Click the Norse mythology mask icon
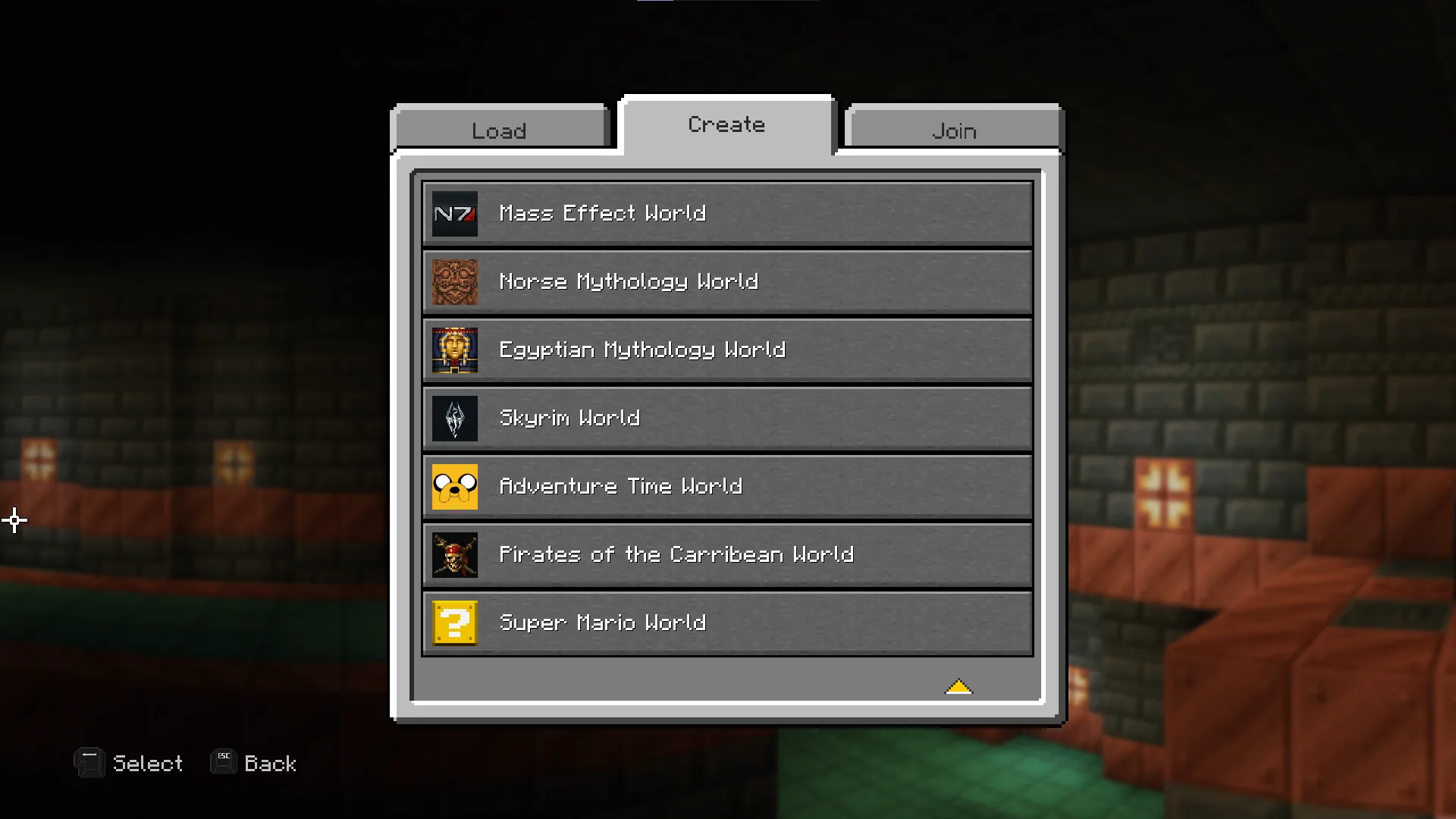 (454, 281)
